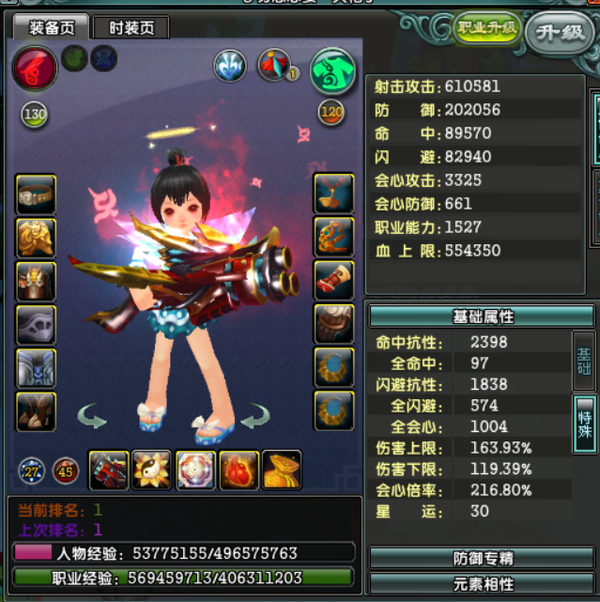Select the golden chest armor slot

click(x=36, y=237)
